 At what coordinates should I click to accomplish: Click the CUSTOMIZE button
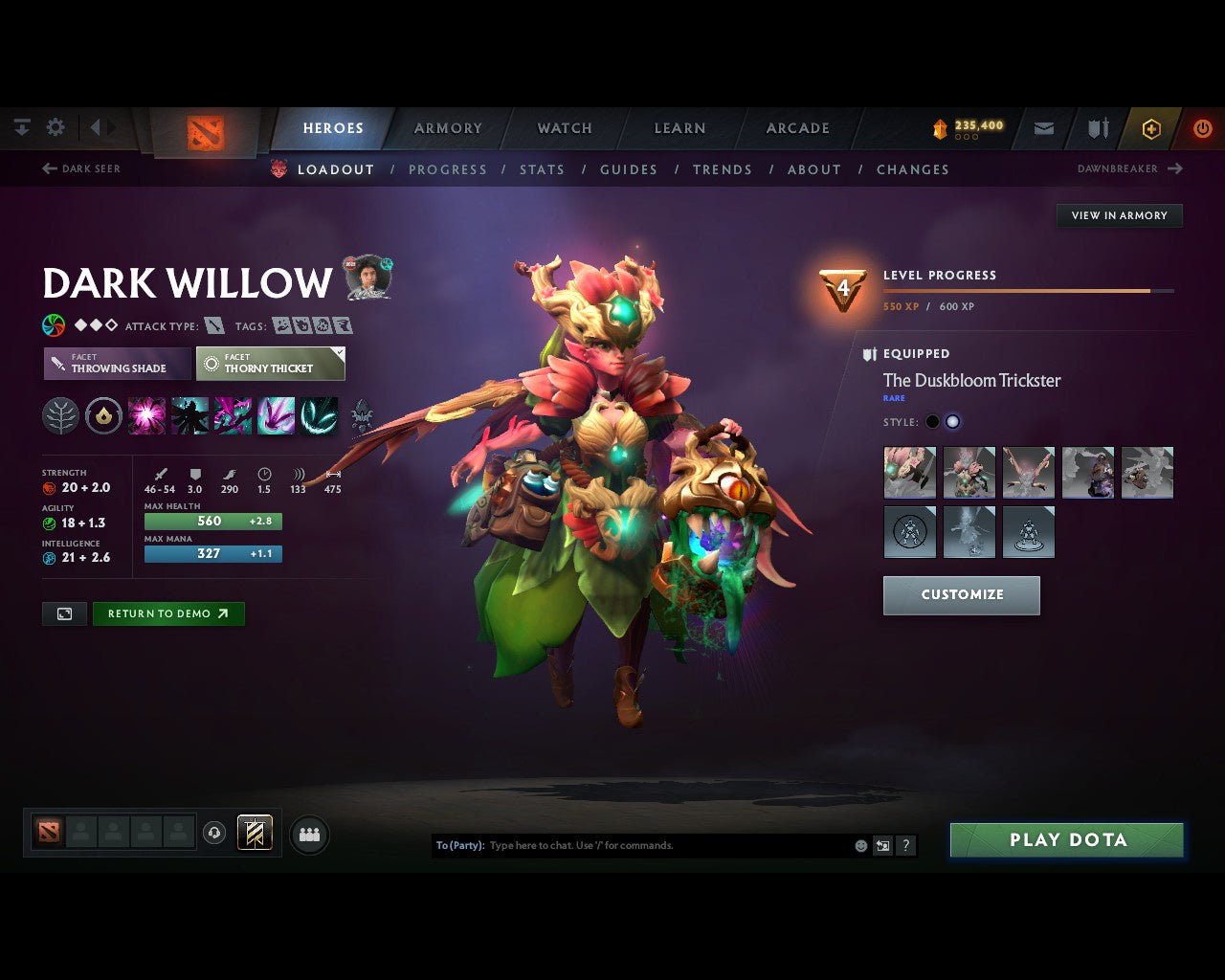[961, 594]
